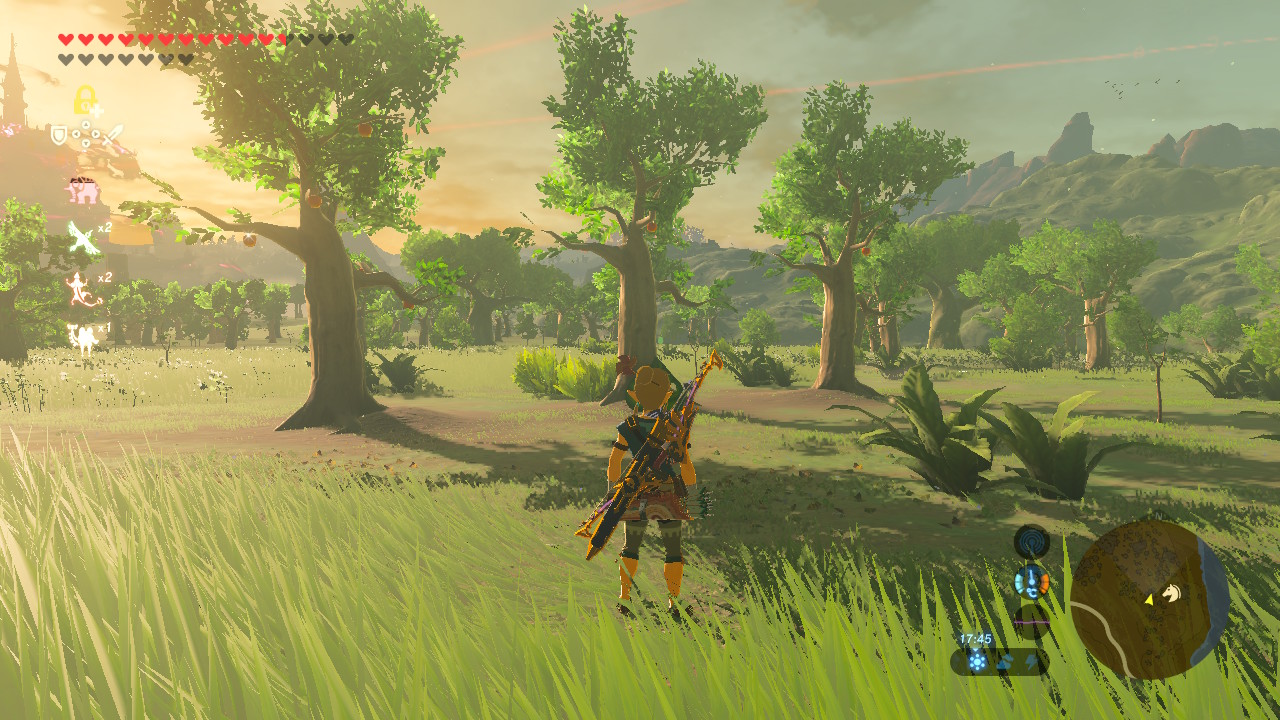Select the yellow padlock Stasis rune icon
Image resolution: width=1280 pixels, height=720 pixels.
[x=85, y=100]
